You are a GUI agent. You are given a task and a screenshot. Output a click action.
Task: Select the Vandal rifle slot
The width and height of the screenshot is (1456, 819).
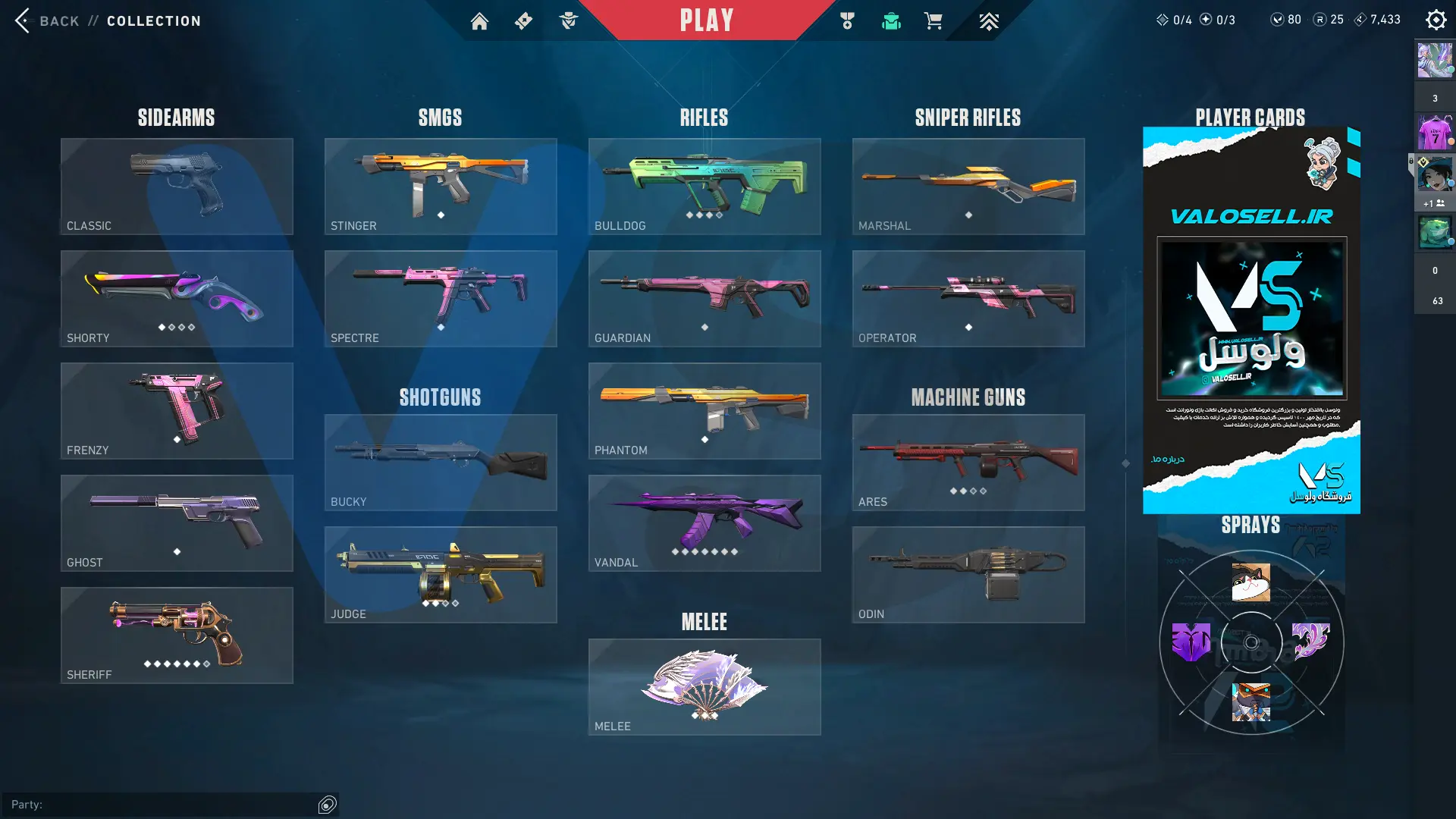click(x=704, y=522)
